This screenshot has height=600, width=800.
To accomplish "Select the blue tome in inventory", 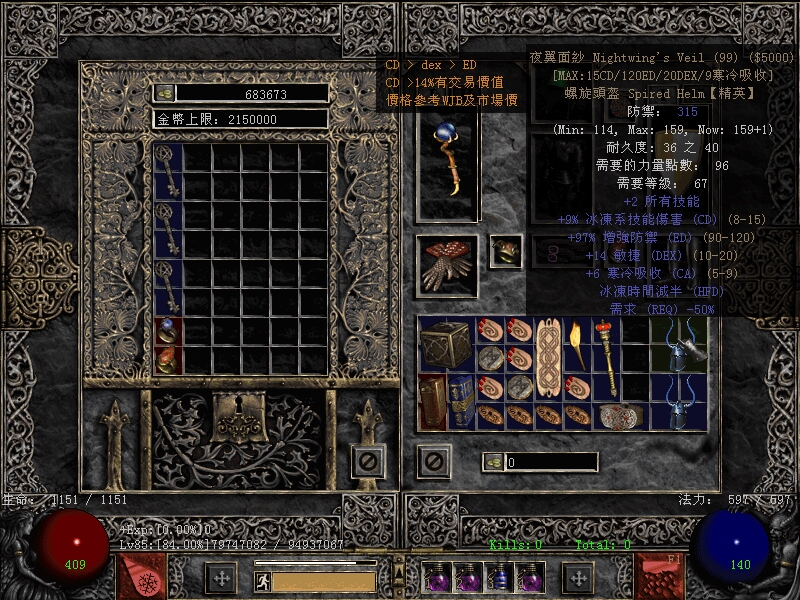I will point(460,402).
